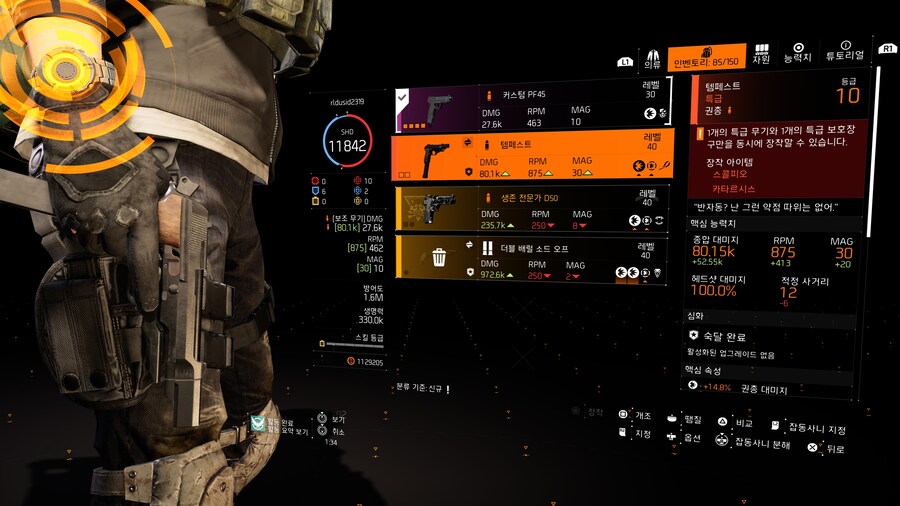
Task: Choose the highlighted Tempest pistol row
Action: [x=530, y=157]
